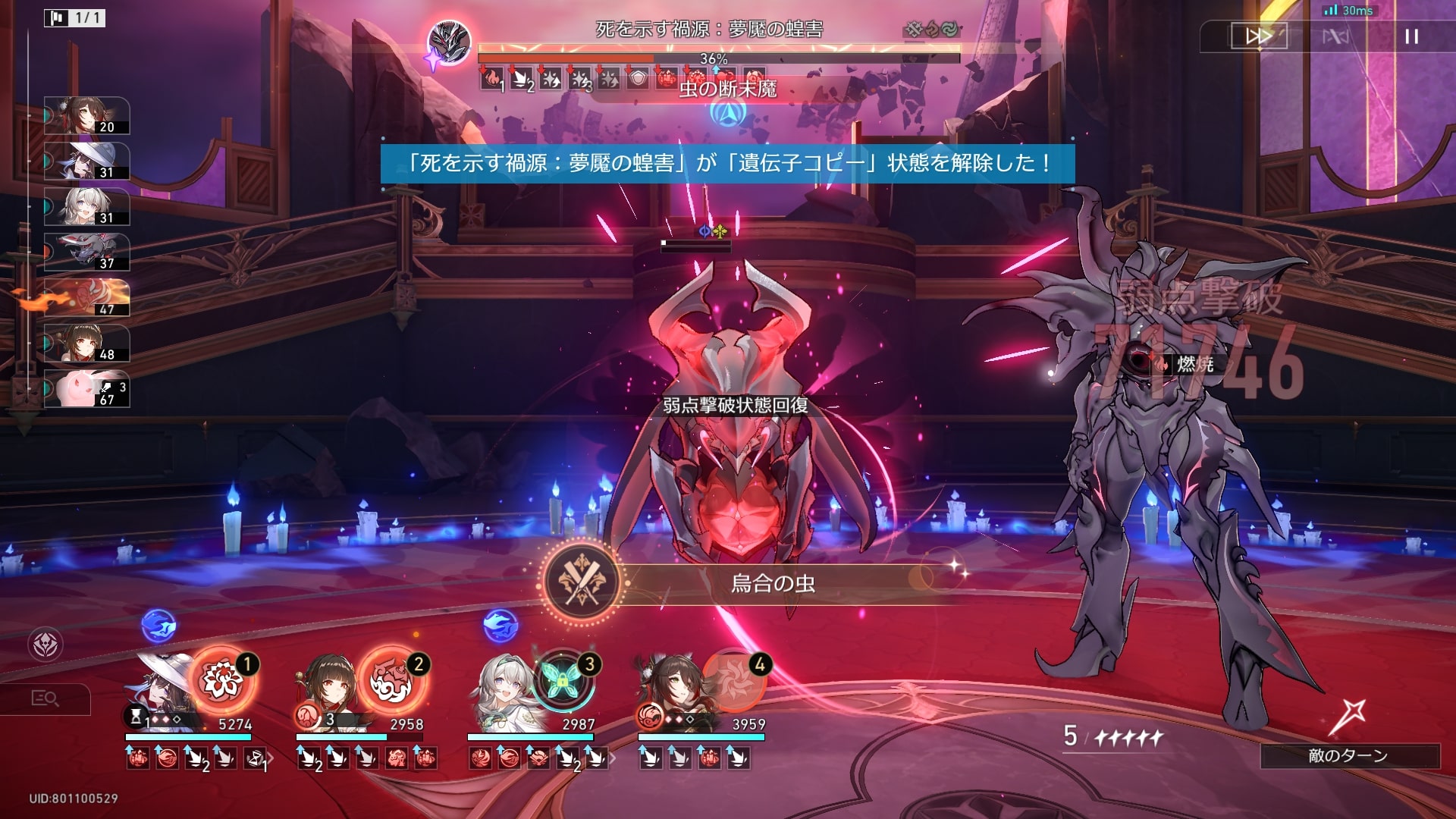Image resolution: width=1456 pixels, height=819 pixels.
Task: Activate ultimate number 4 with pinwheel icon
Action: click(x=733, y=679)
